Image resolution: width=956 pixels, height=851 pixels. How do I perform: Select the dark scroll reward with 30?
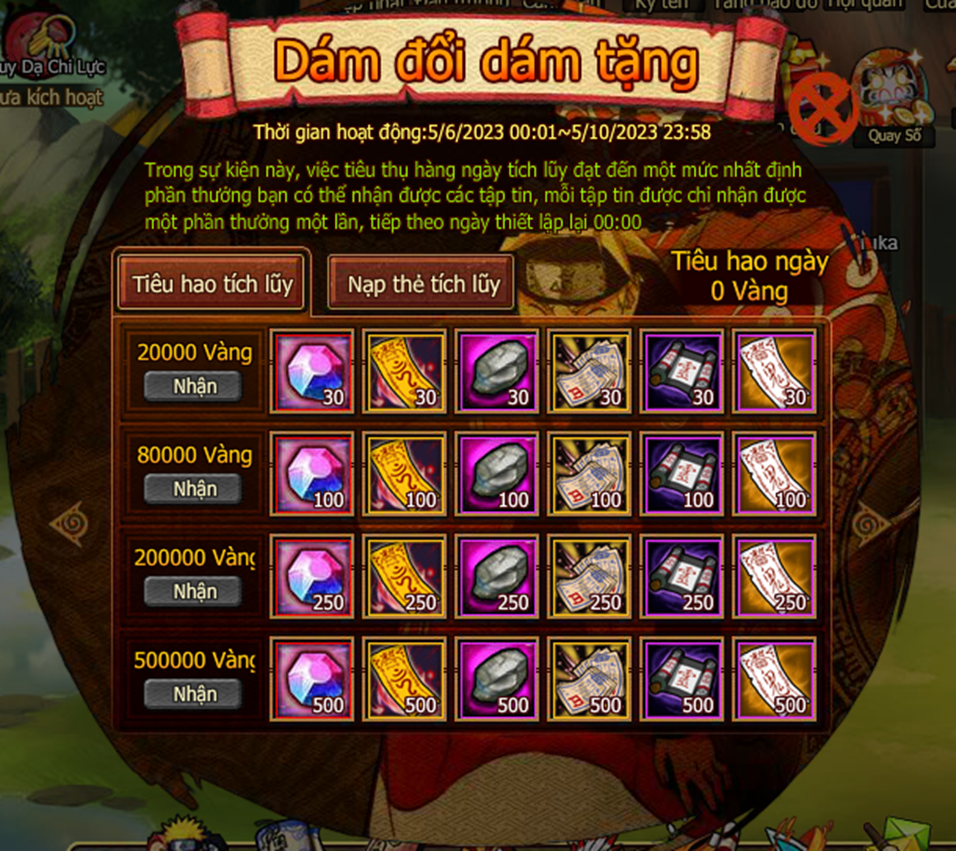681,371
